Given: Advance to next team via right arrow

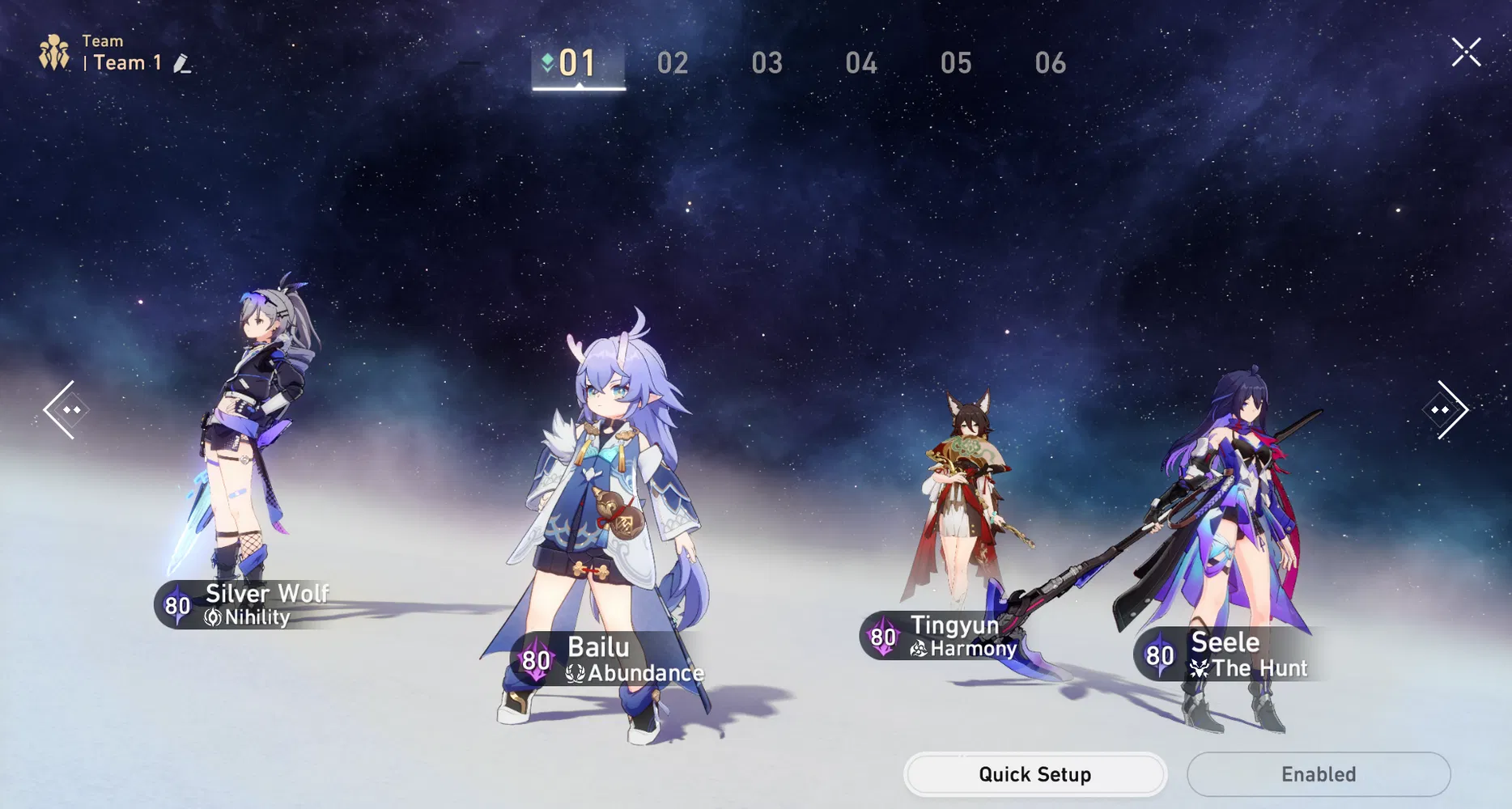Looking at the screenshot, I should pyautogui.click(x=1445, y=410).
